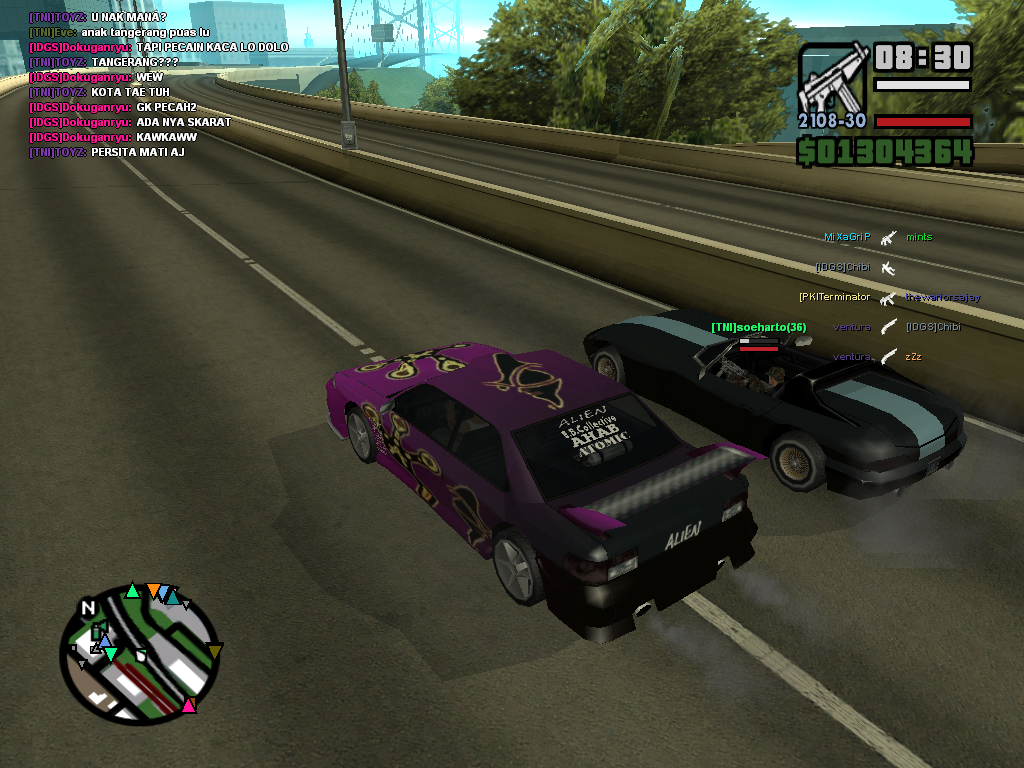Select the pink triangle radar blip

click(188, 706)
